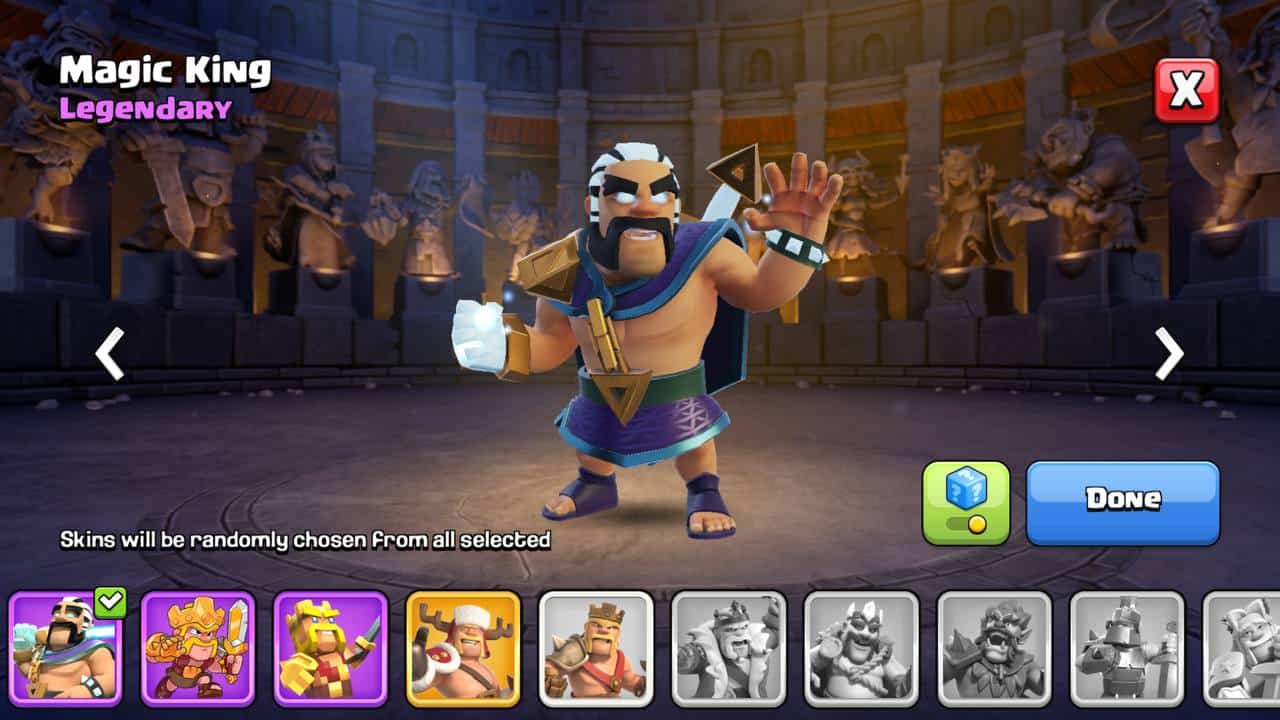
Task: Select the antlered king skin on gold background
Action: pos(463,648)
